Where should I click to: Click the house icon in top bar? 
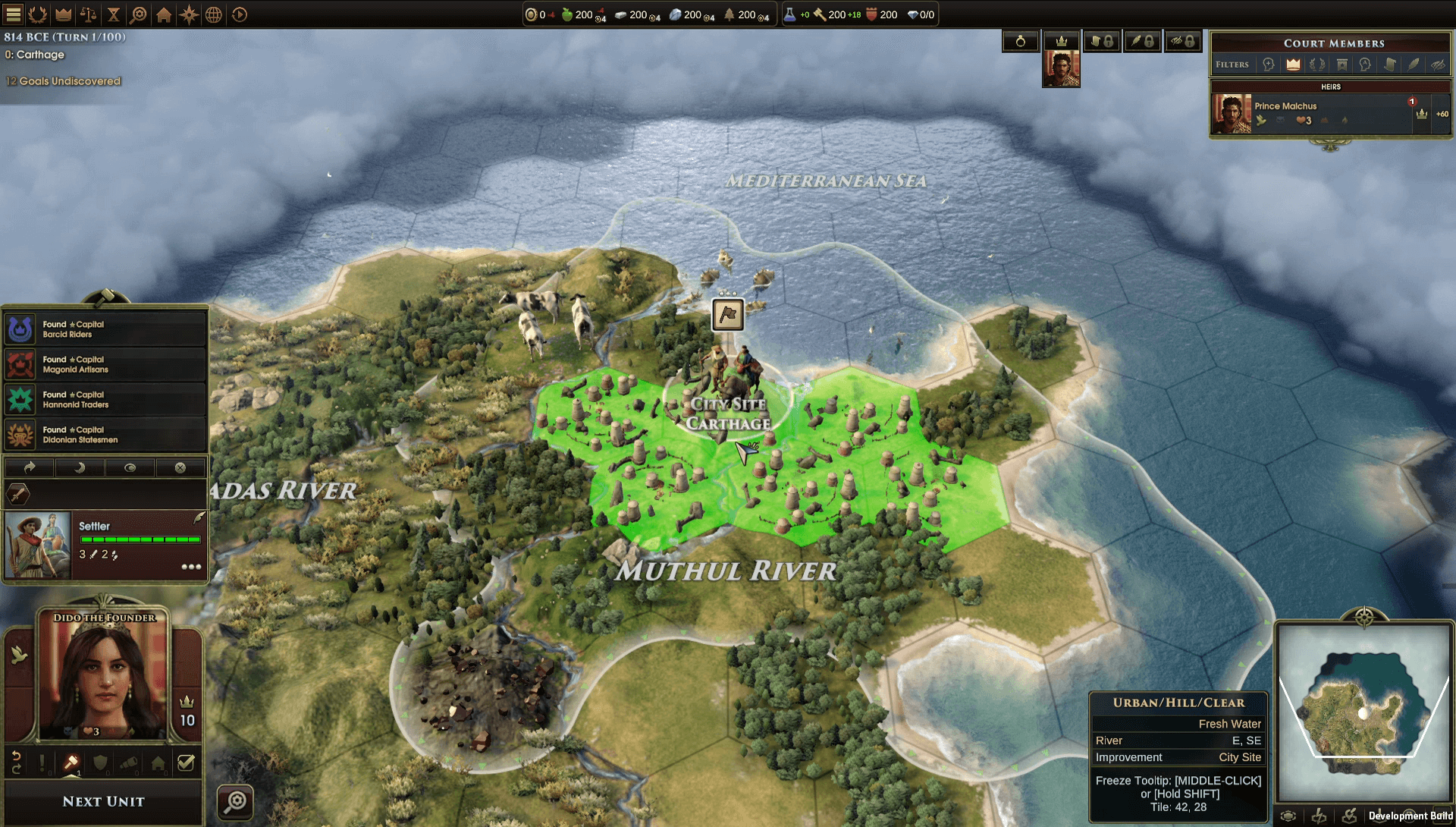(164, 14)
